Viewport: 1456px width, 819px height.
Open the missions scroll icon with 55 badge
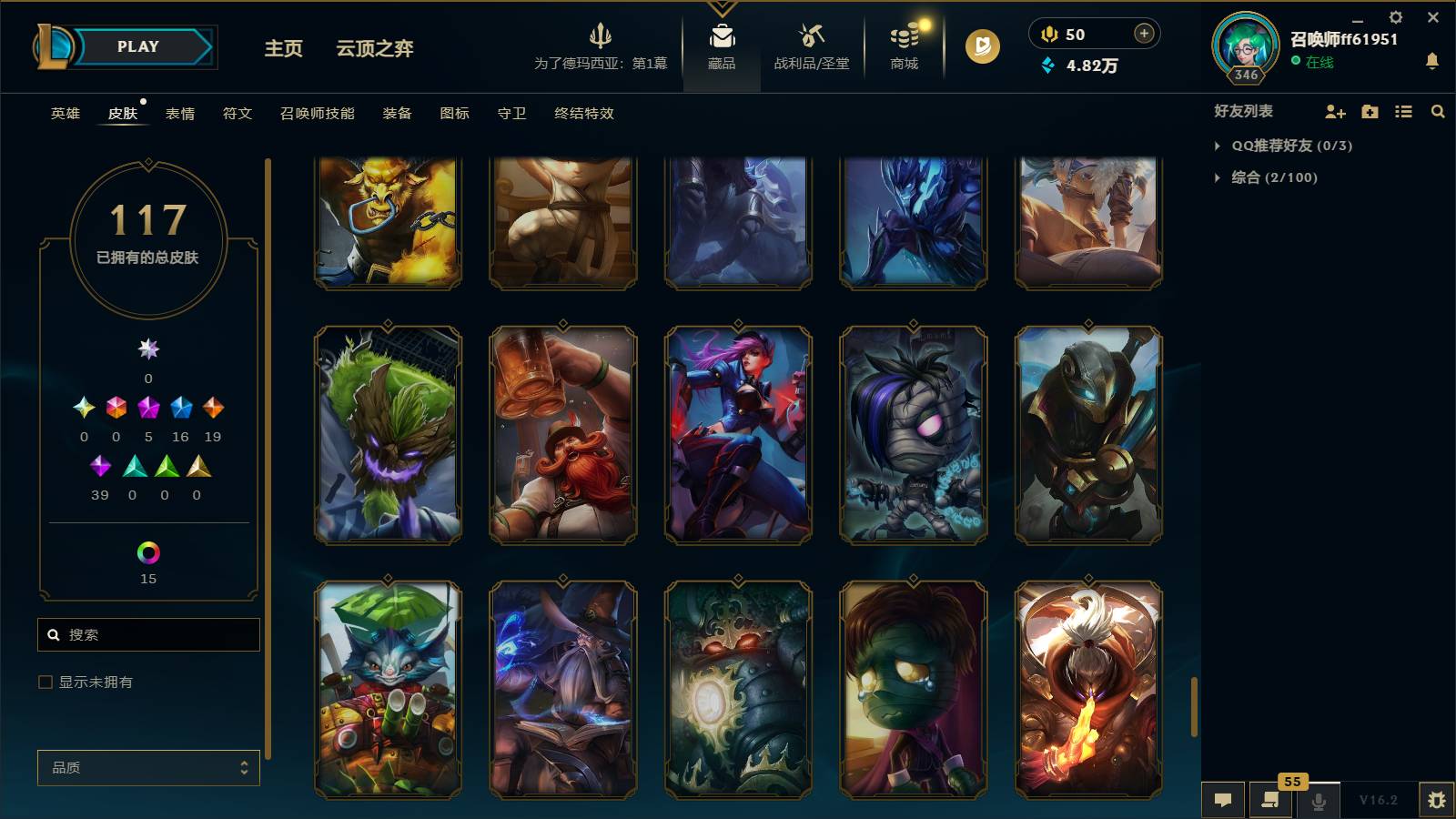pyautogui.click(x=1270, y=800)
